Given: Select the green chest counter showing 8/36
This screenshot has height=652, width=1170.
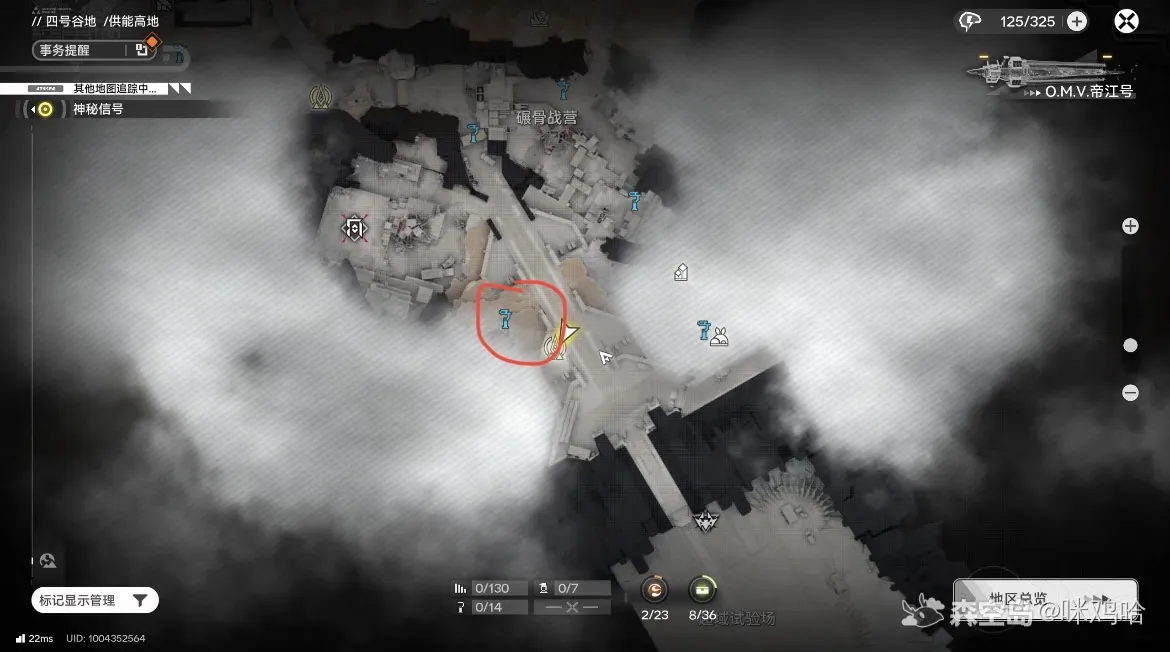Looking at the screenshot, I should [x=703, y=589].
